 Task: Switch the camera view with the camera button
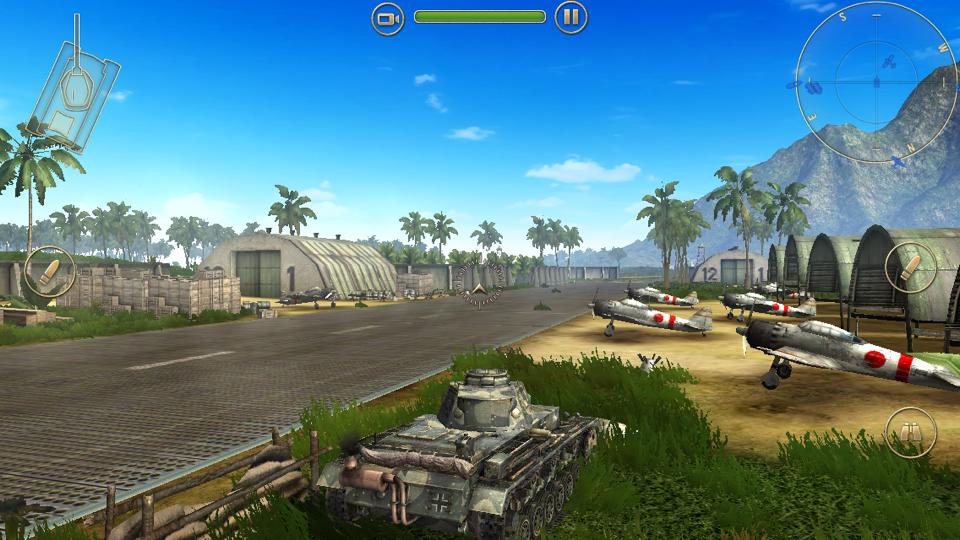click(388, 17)
